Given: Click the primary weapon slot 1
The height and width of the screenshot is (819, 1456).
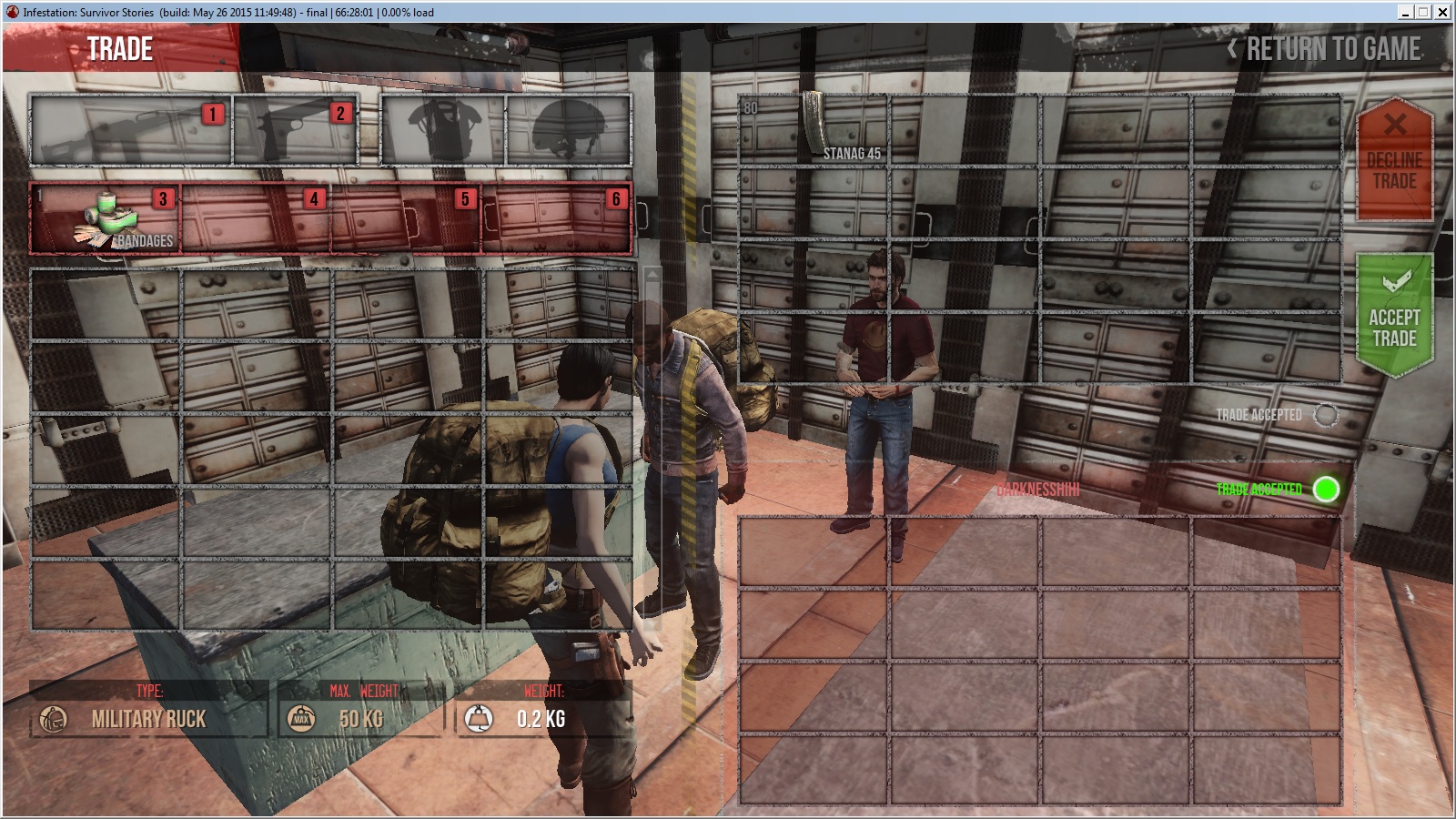Looking at the screenshot, I should [130, 130].
